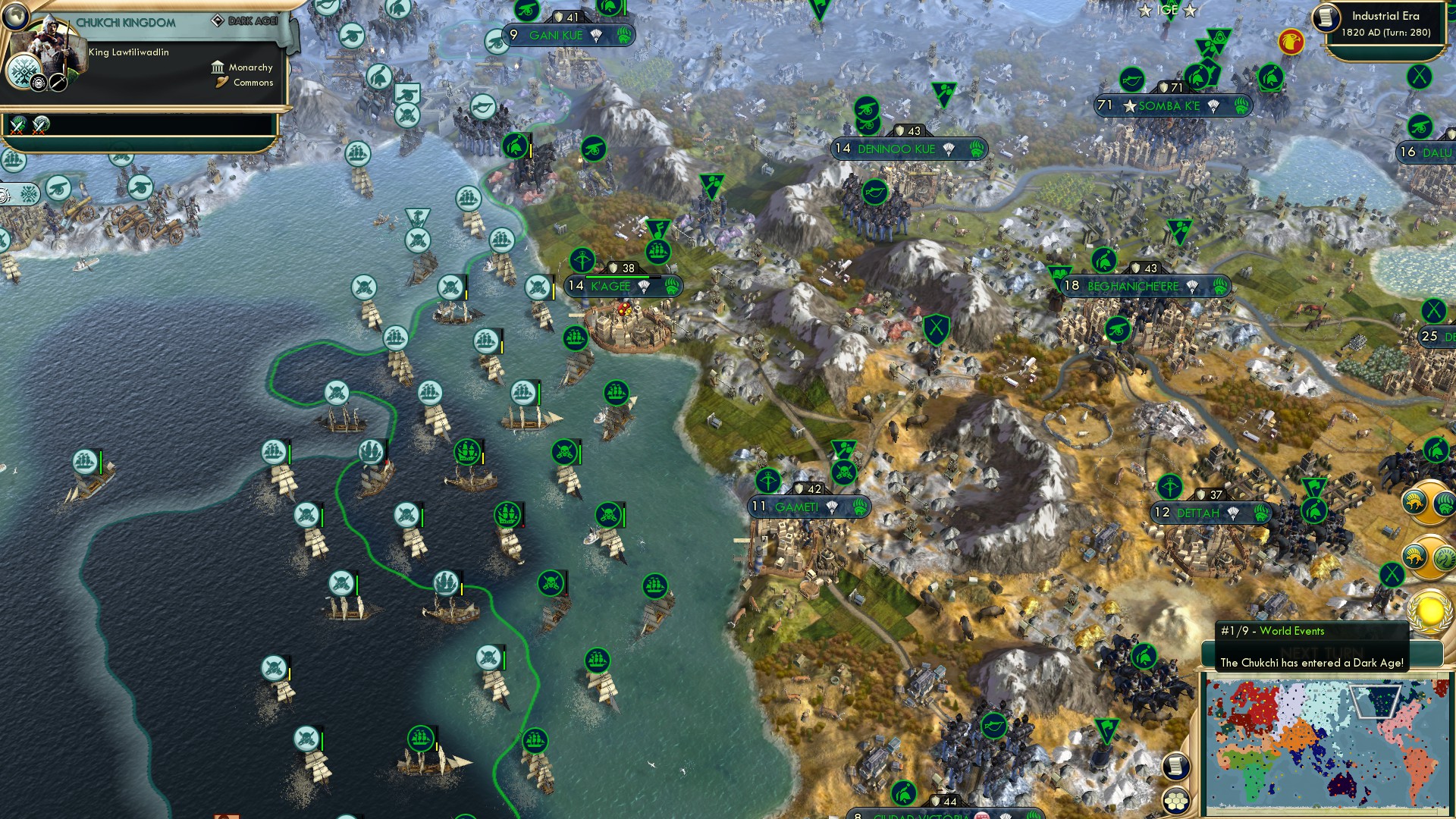This screenshot has height=819, width=1456.
Task: Select the Monarchy government icon
Action: [x=218, y=67]
